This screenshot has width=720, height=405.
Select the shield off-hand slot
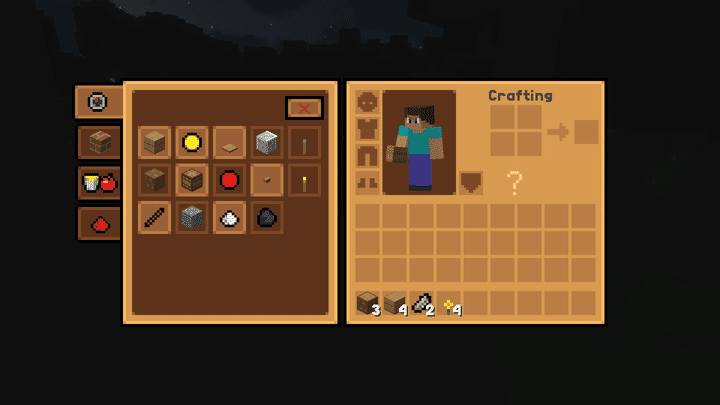(x=471, y=182)
